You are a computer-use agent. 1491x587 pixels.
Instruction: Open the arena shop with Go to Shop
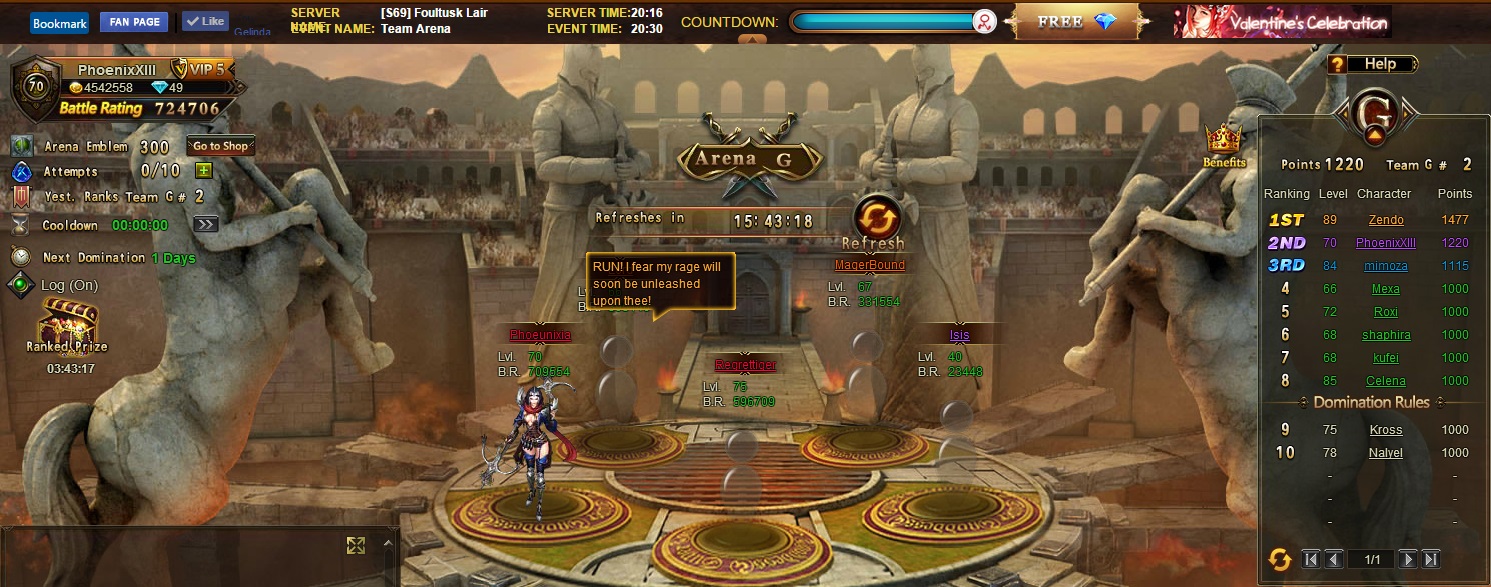[x=221, y=146]
